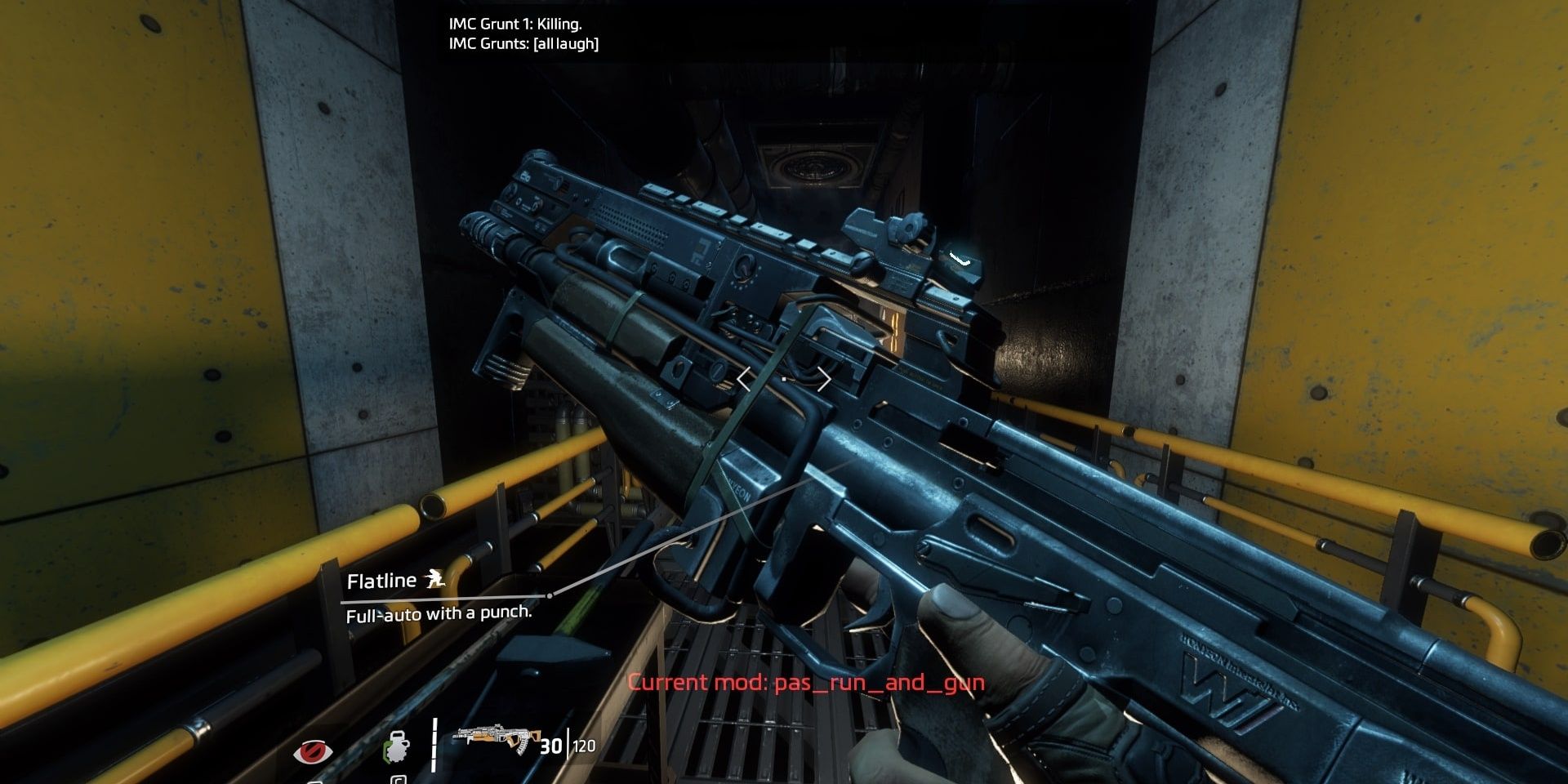
Task: Toggle the white center dot of the reticle
Action: [784, 379]
